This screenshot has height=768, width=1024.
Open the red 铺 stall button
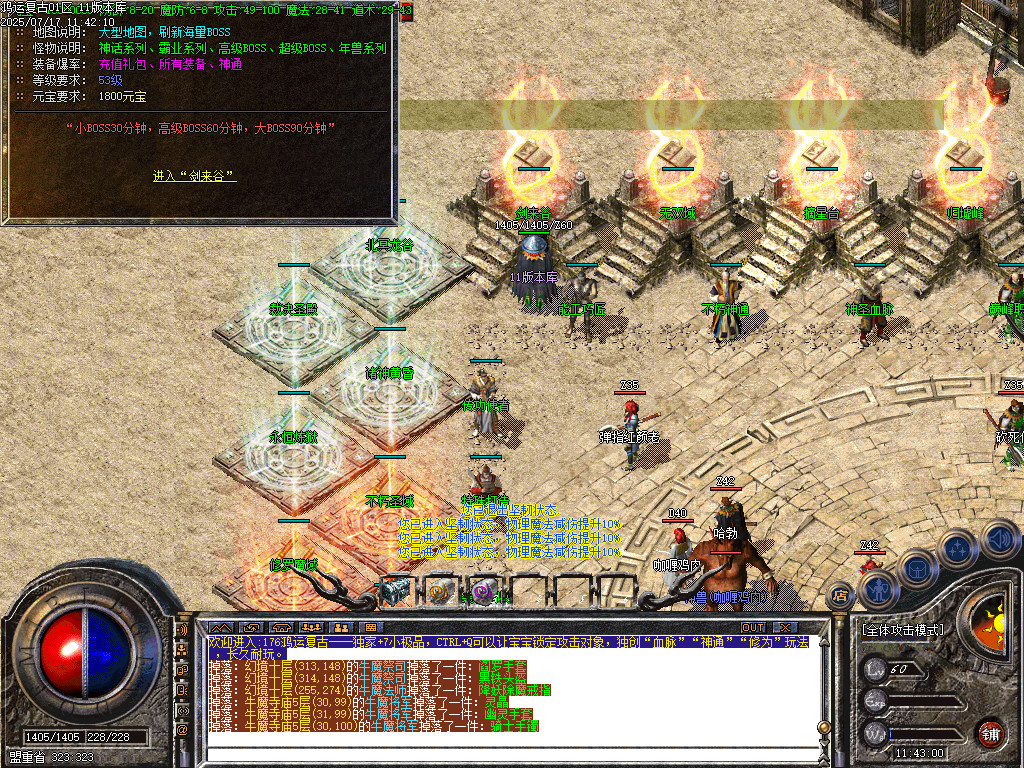click(x=990, y=733)
